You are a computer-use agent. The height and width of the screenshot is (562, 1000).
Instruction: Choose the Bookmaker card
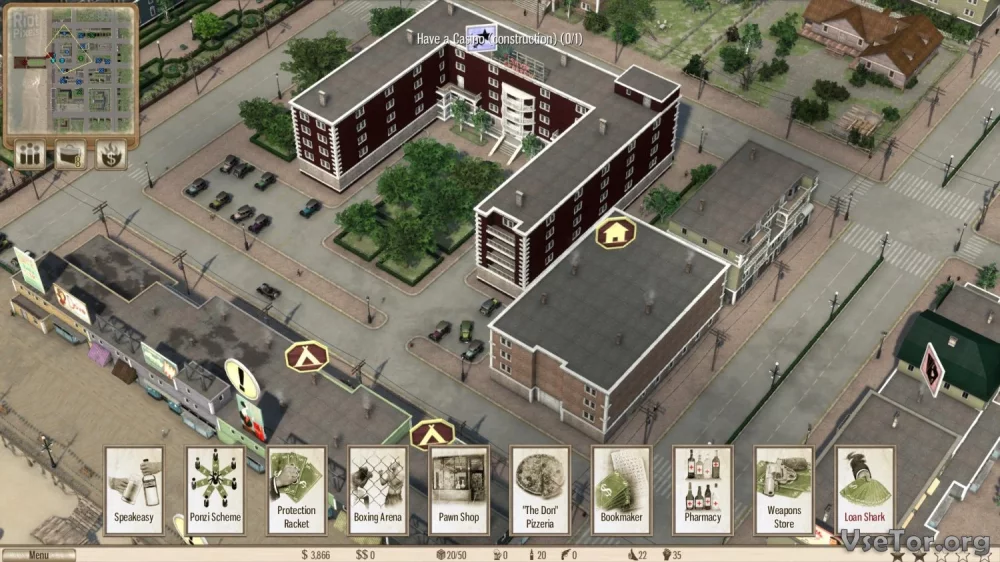[x=621, y=489]
